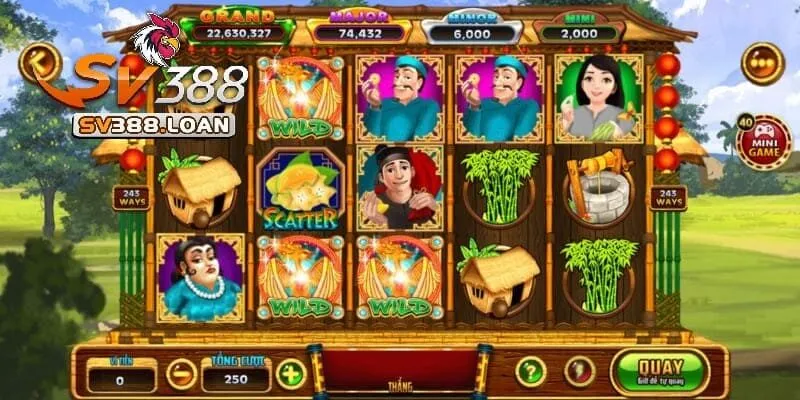Image resolution: width=800 pixels, height=400 pixels.
Task: Open the three-dot menu button
Action: [762, 62]
